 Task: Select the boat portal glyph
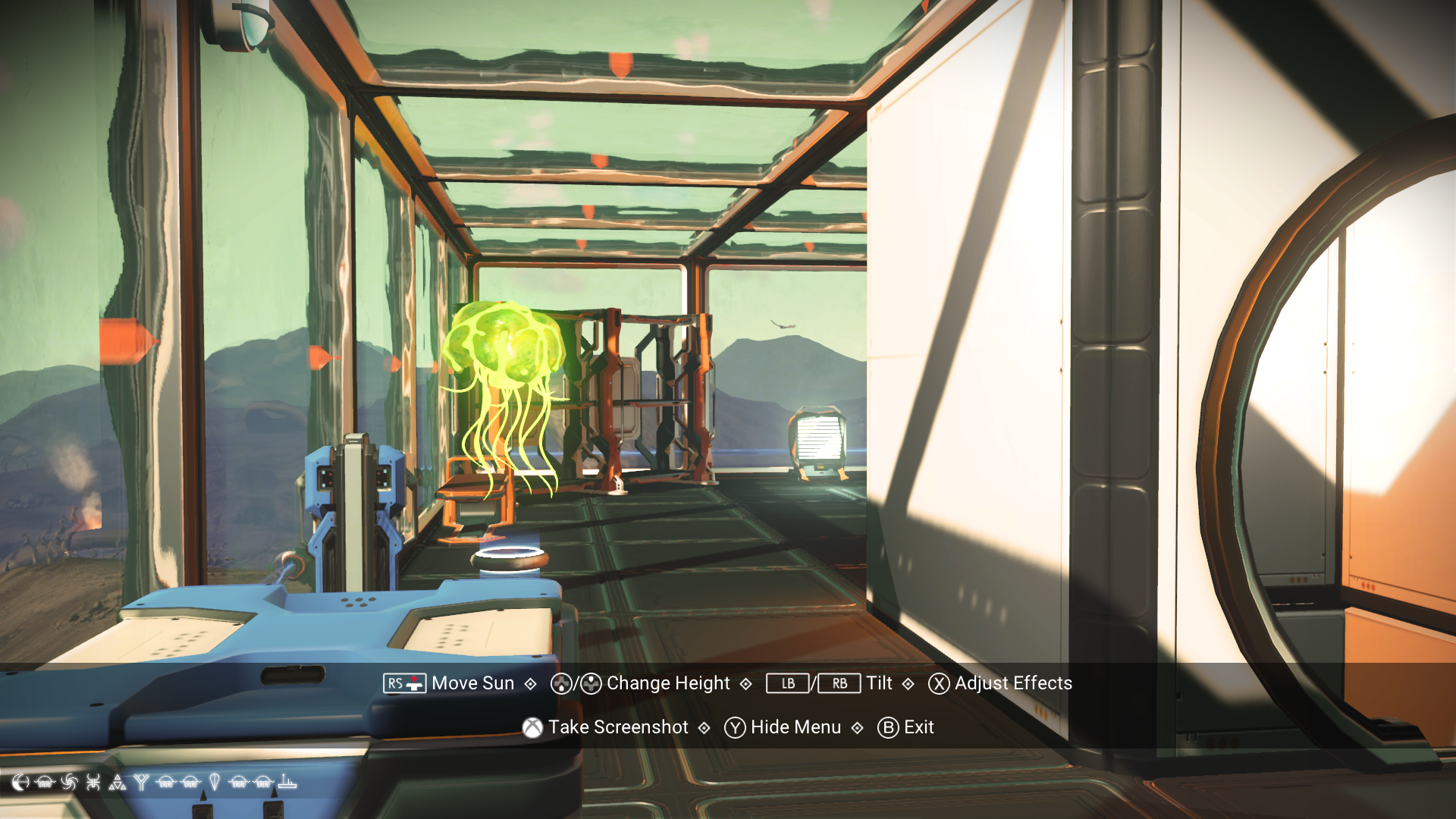(286, 782)
